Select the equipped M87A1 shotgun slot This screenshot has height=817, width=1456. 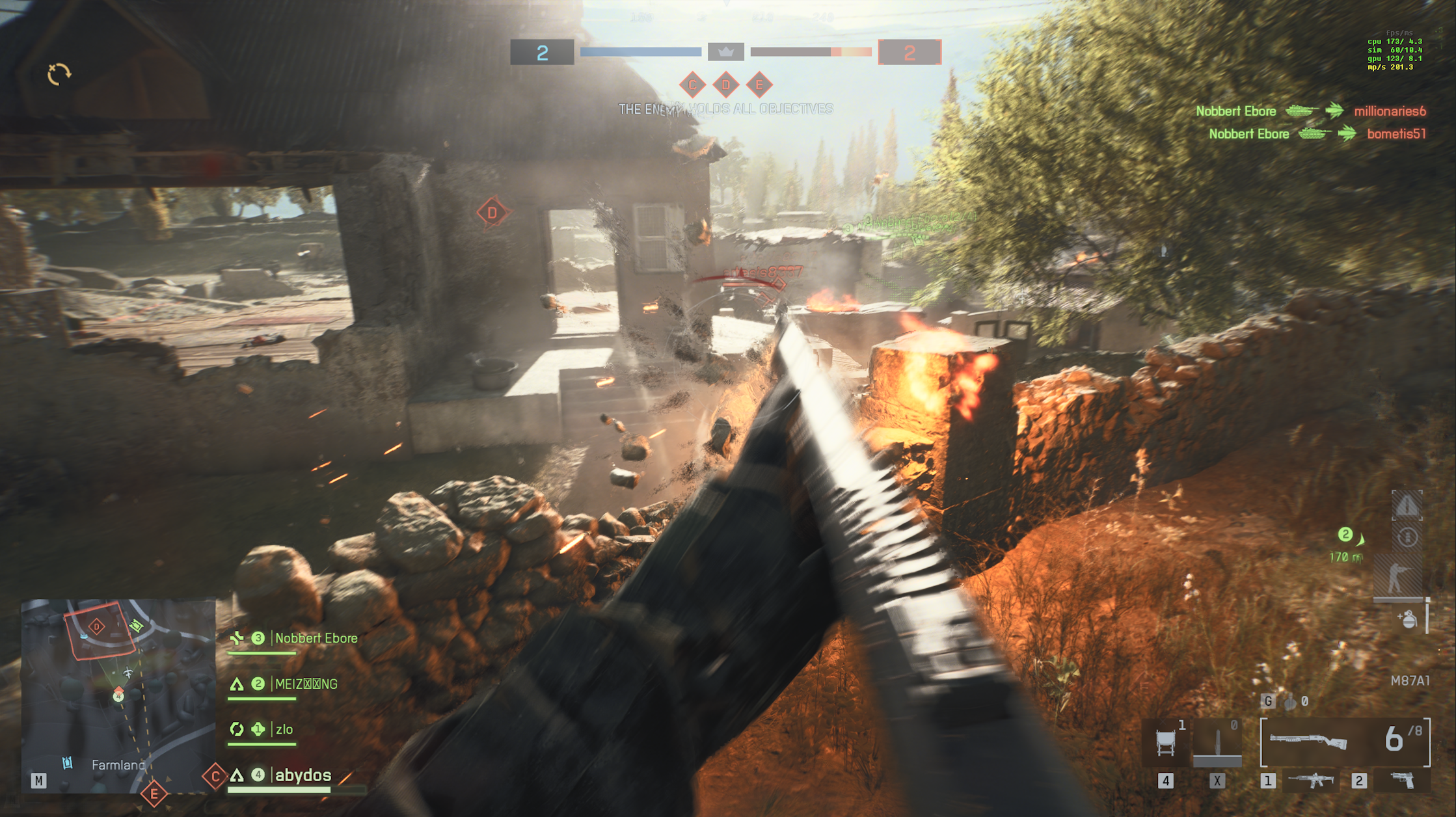point(1344,742)
